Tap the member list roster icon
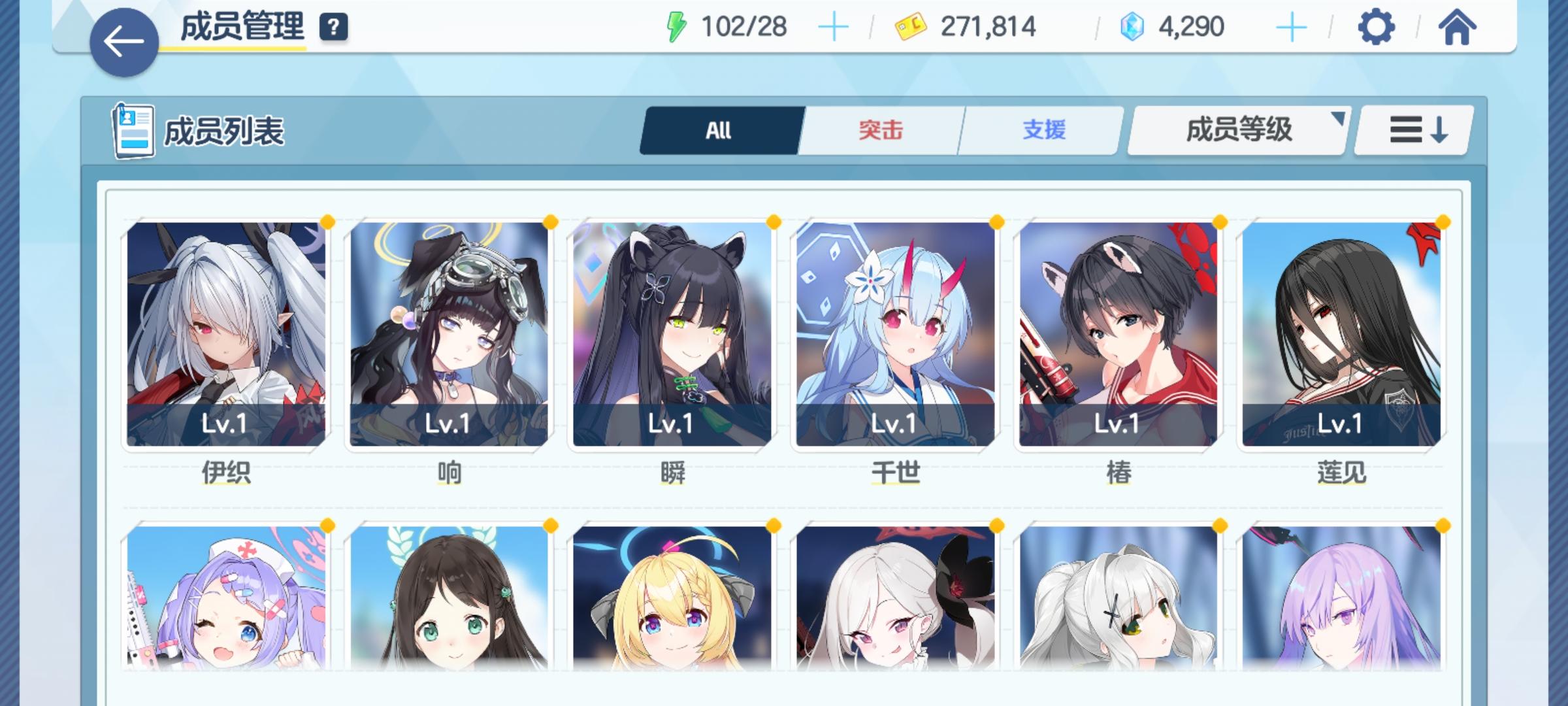The width and height of the screenshot is (1568, 706). pos(133,131)
